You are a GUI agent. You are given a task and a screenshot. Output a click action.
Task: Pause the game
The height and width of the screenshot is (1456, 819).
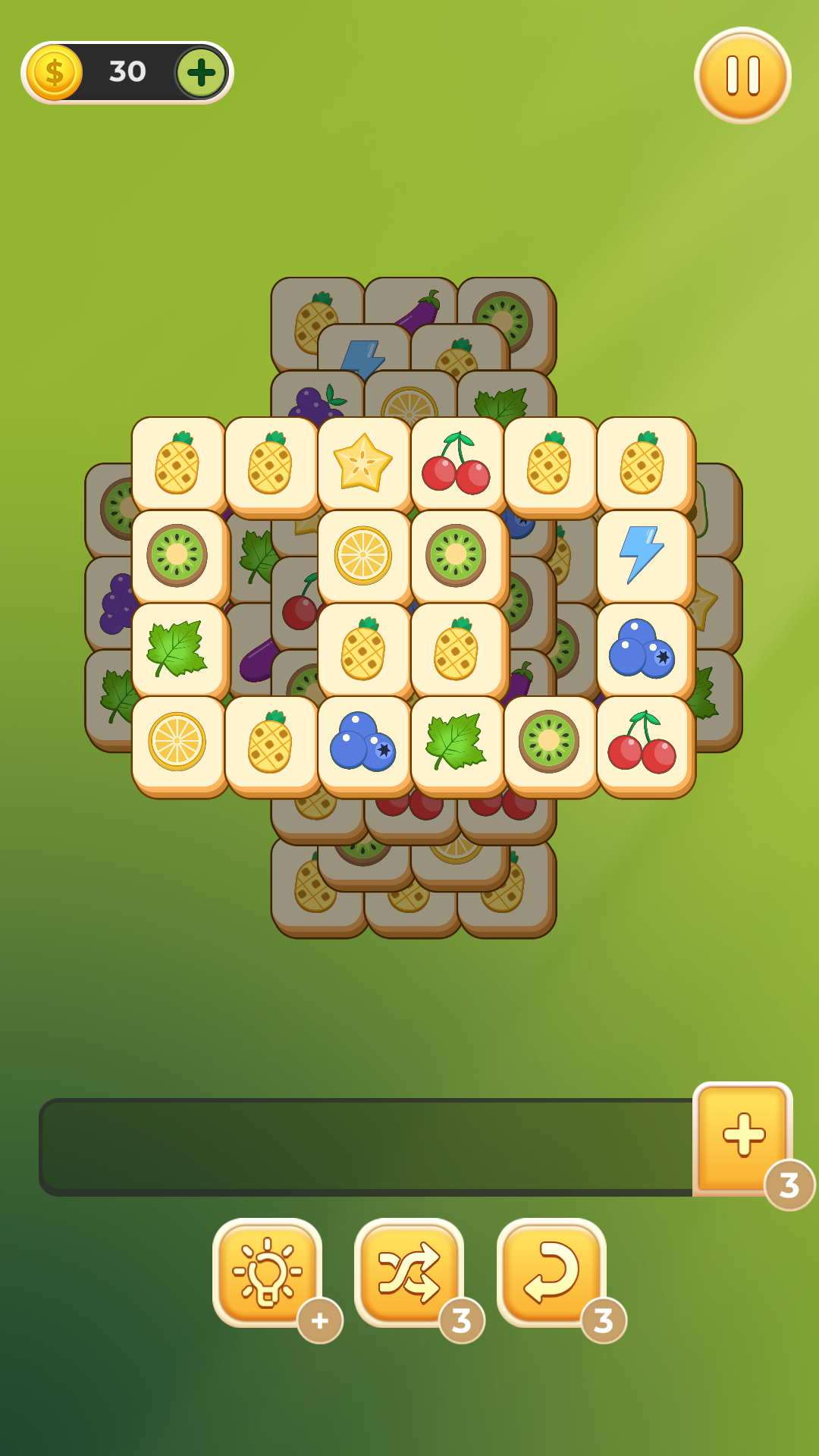coord(742,75)
